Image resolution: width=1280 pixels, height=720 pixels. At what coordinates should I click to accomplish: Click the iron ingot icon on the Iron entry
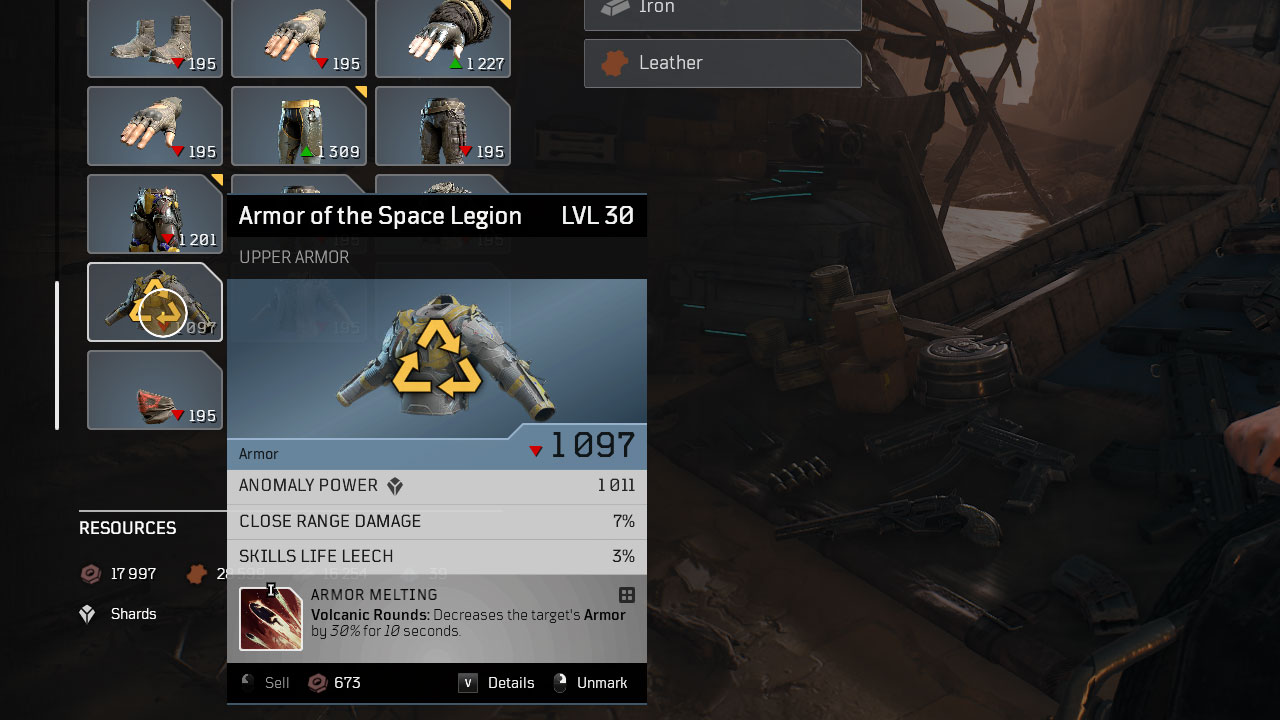[x=614, y=8]
